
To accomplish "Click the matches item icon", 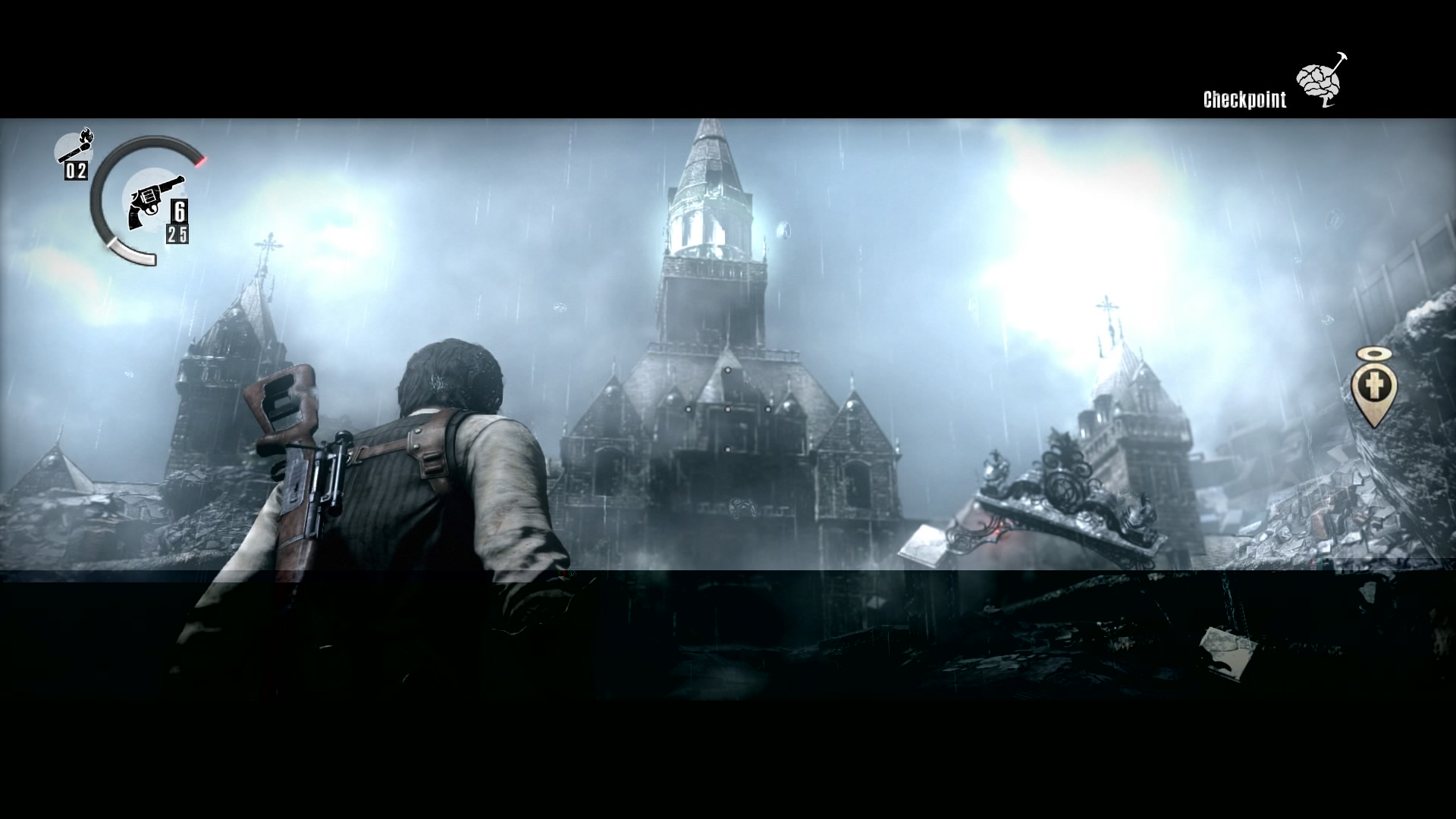I will coord(74,147).
